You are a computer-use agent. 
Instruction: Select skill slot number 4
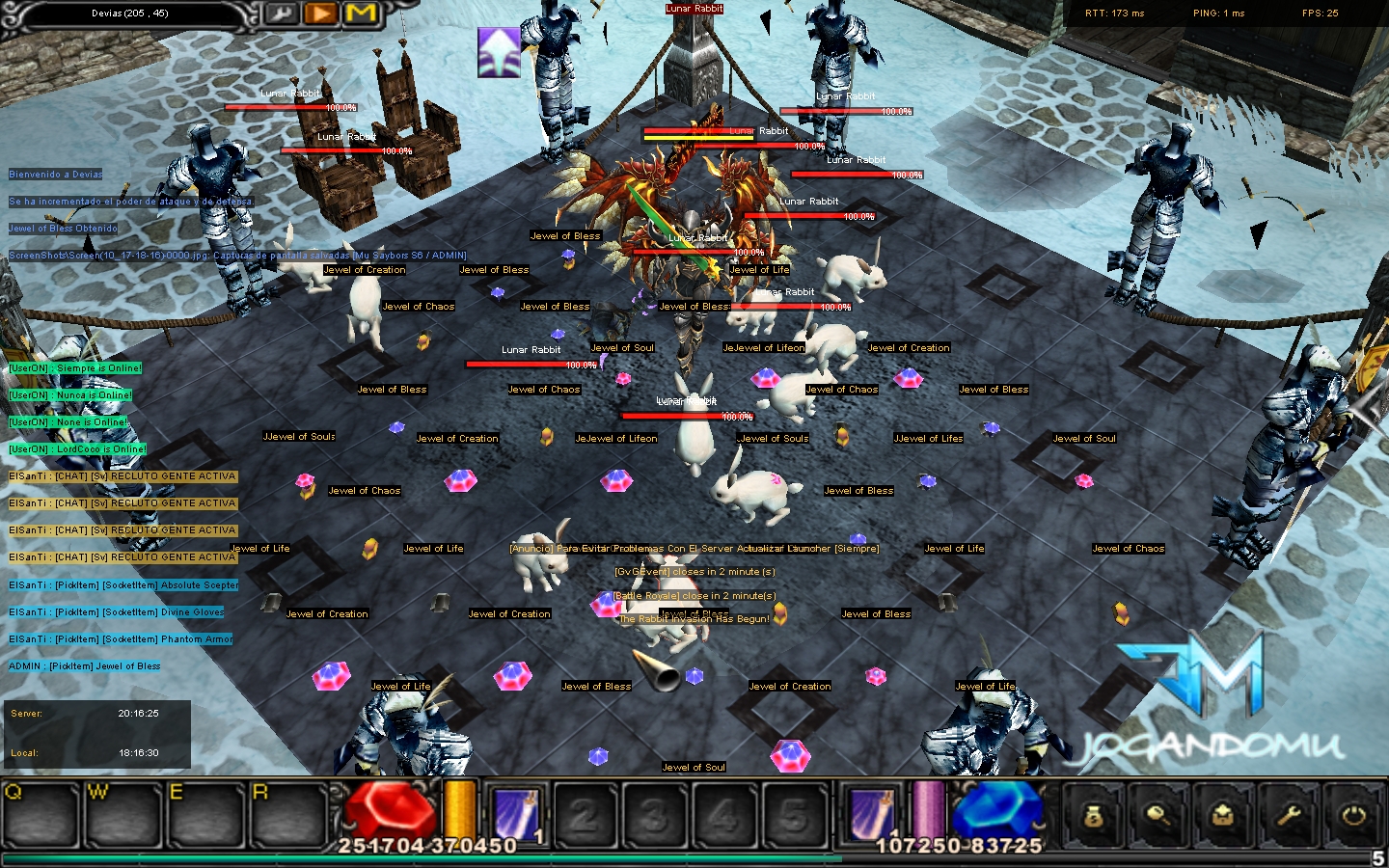click(723, 815)
